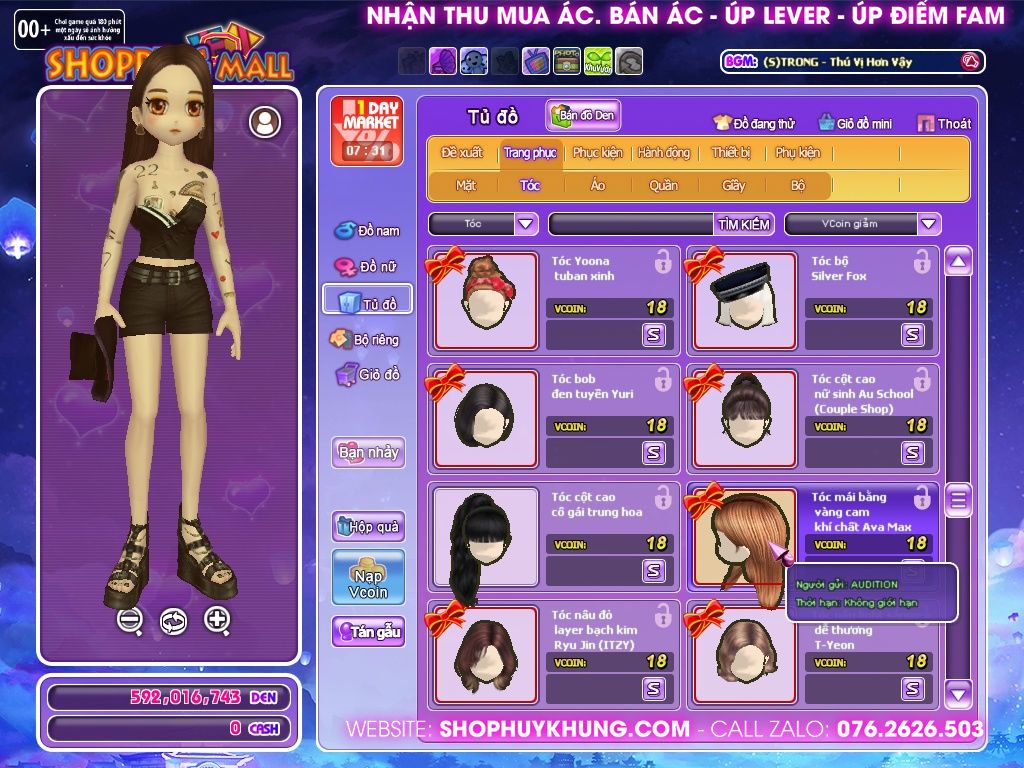Open the Bán đồ Đen button

tap(584, 116)
